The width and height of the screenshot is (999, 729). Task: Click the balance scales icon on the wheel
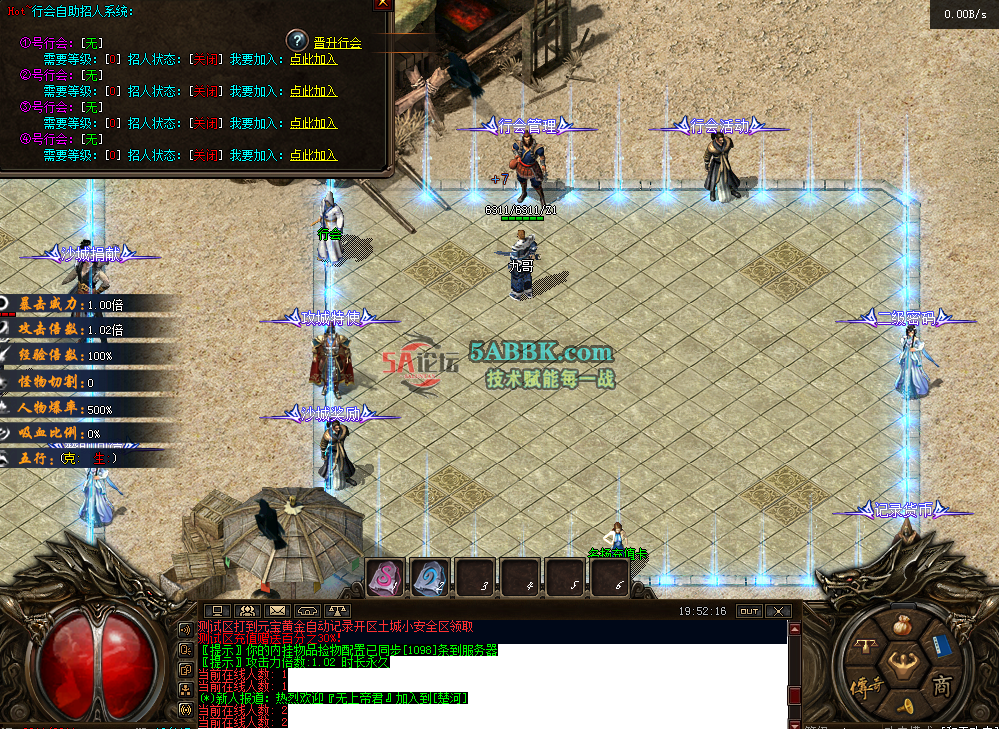865,647
